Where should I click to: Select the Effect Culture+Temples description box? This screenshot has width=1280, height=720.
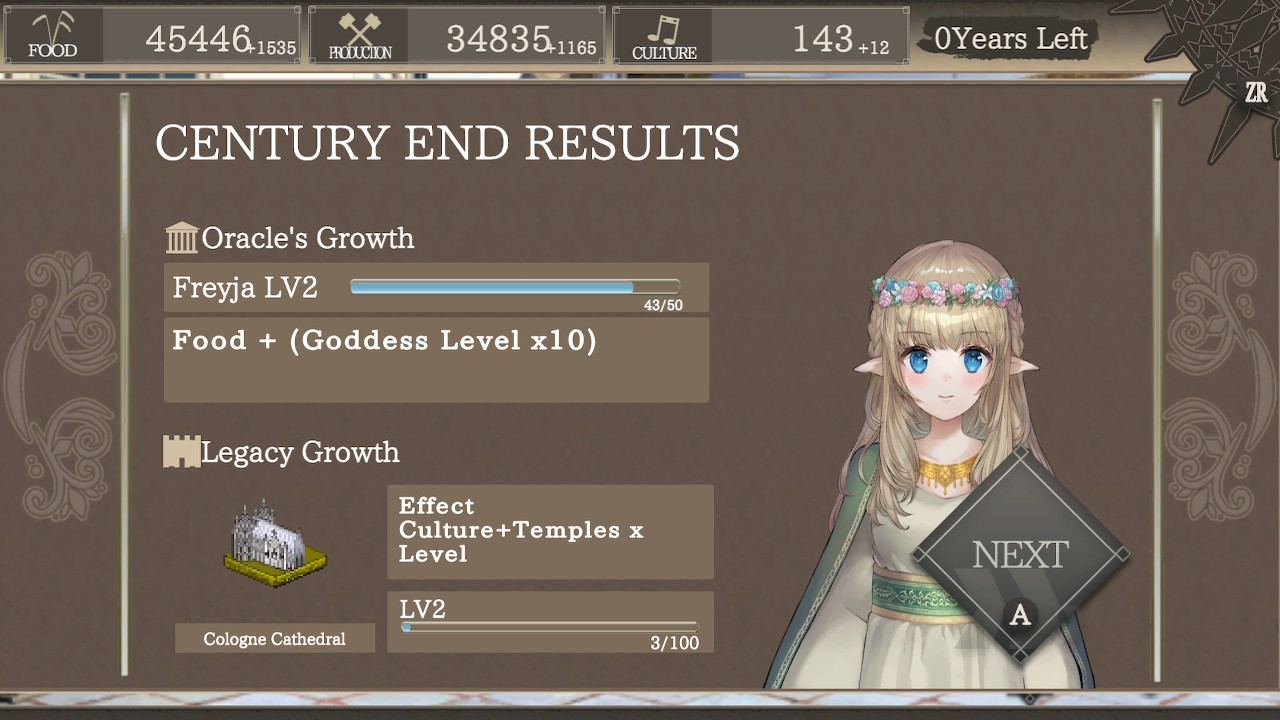(x=549, y=531)
